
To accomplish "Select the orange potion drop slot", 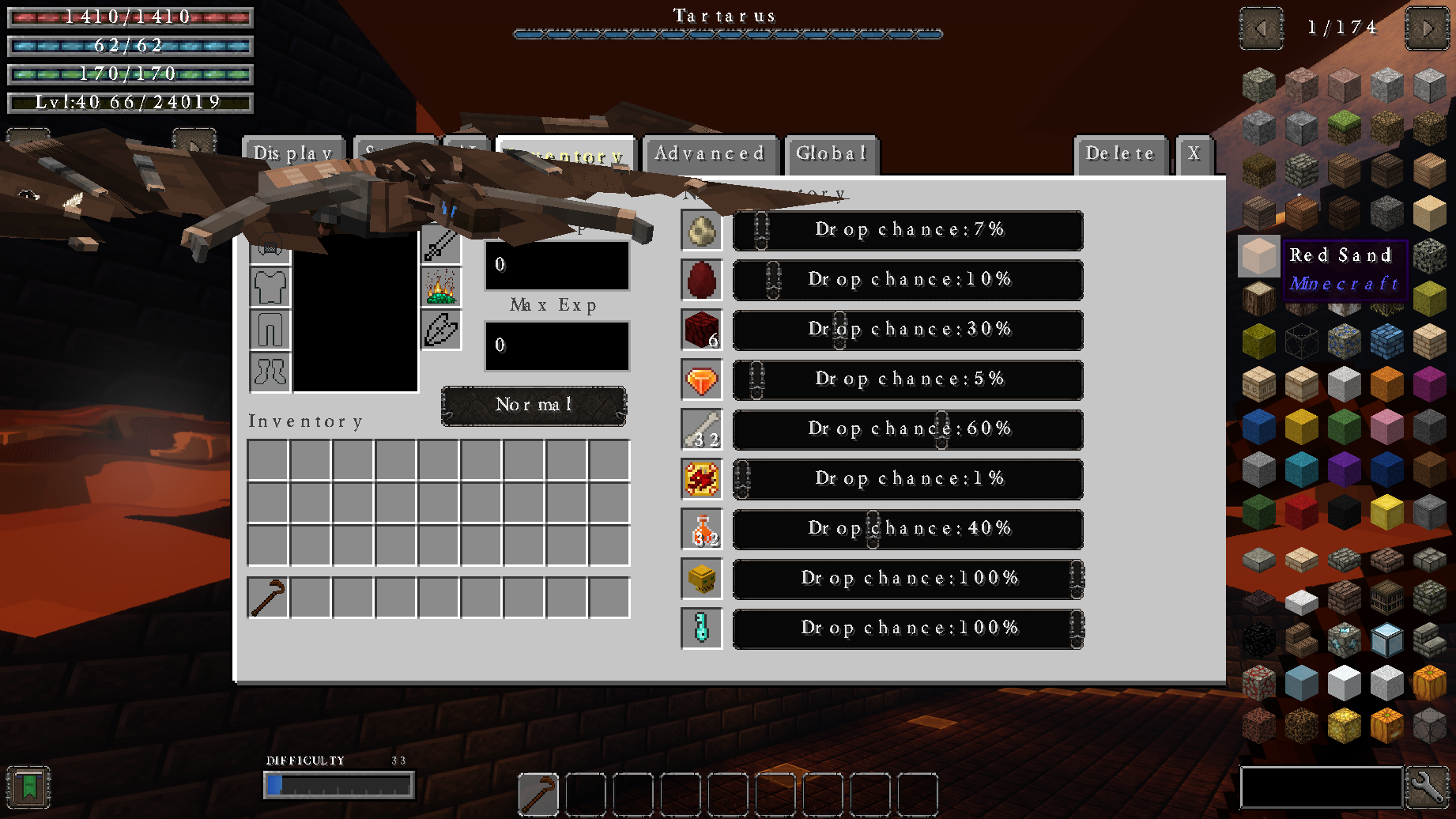I will coord(701,530).
